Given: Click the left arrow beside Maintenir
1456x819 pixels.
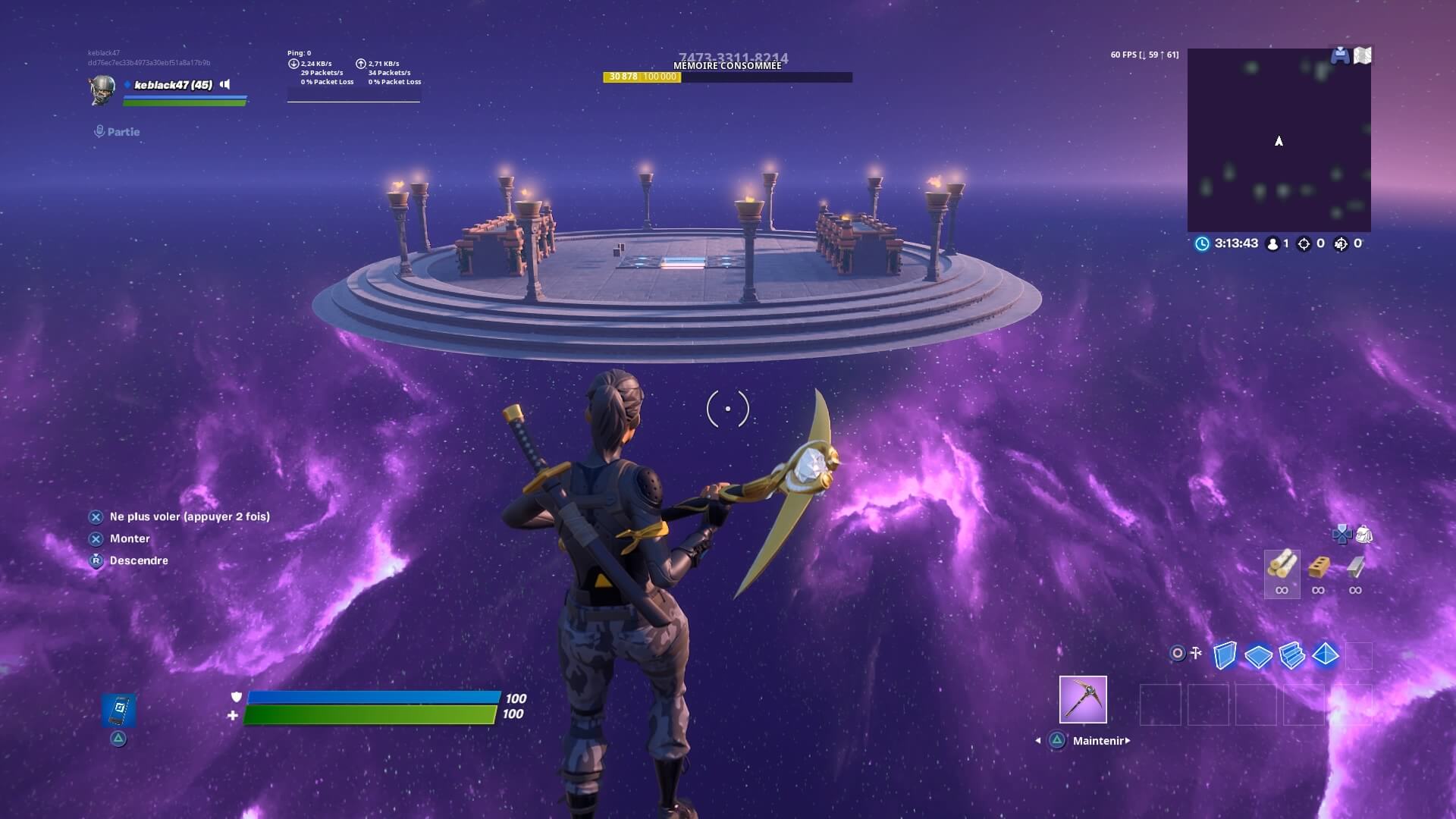Looking at the screenshot, I should pos(1037,742).
